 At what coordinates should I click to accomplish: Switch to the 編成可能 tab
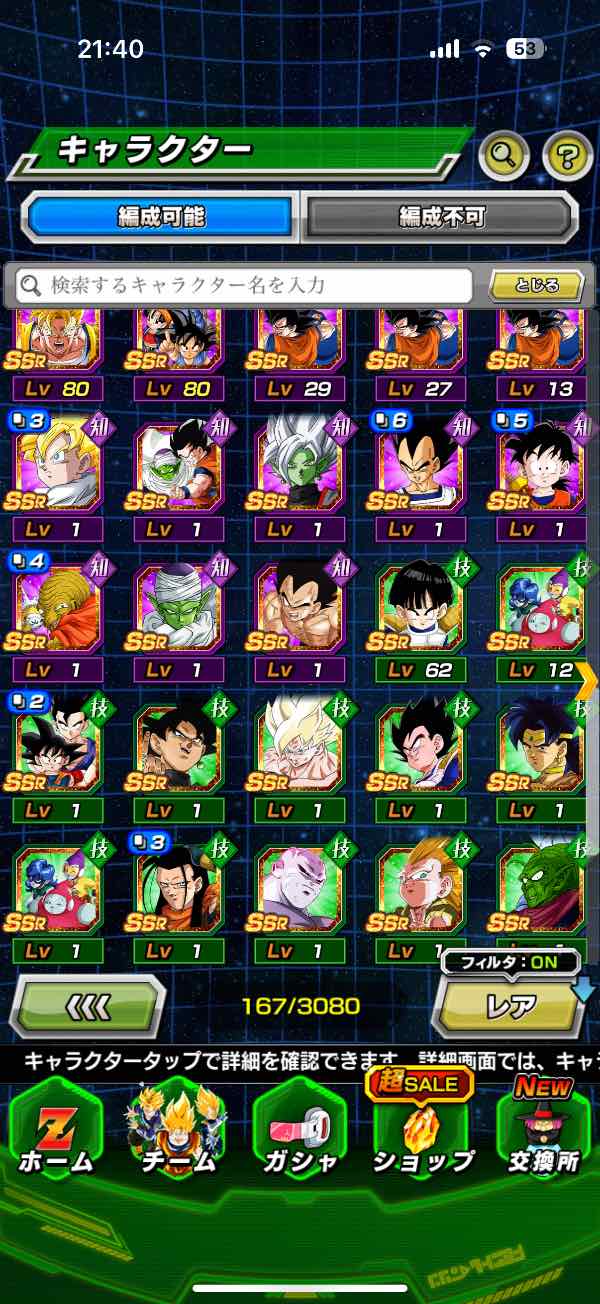[161, 216]
